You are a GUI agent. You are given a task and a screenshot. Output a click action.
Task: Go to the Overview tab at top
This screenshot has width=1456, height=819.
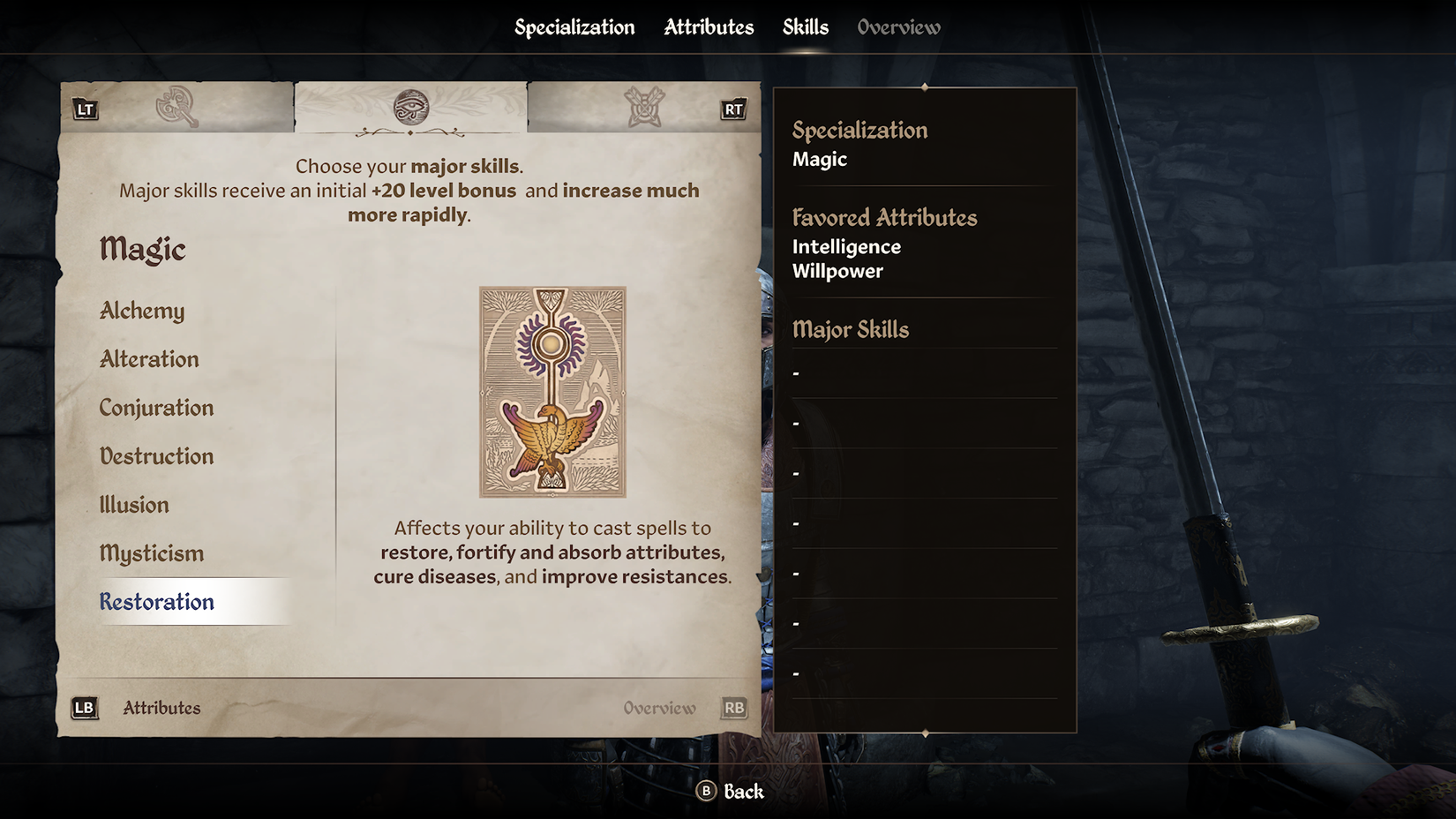coord(898,27)
